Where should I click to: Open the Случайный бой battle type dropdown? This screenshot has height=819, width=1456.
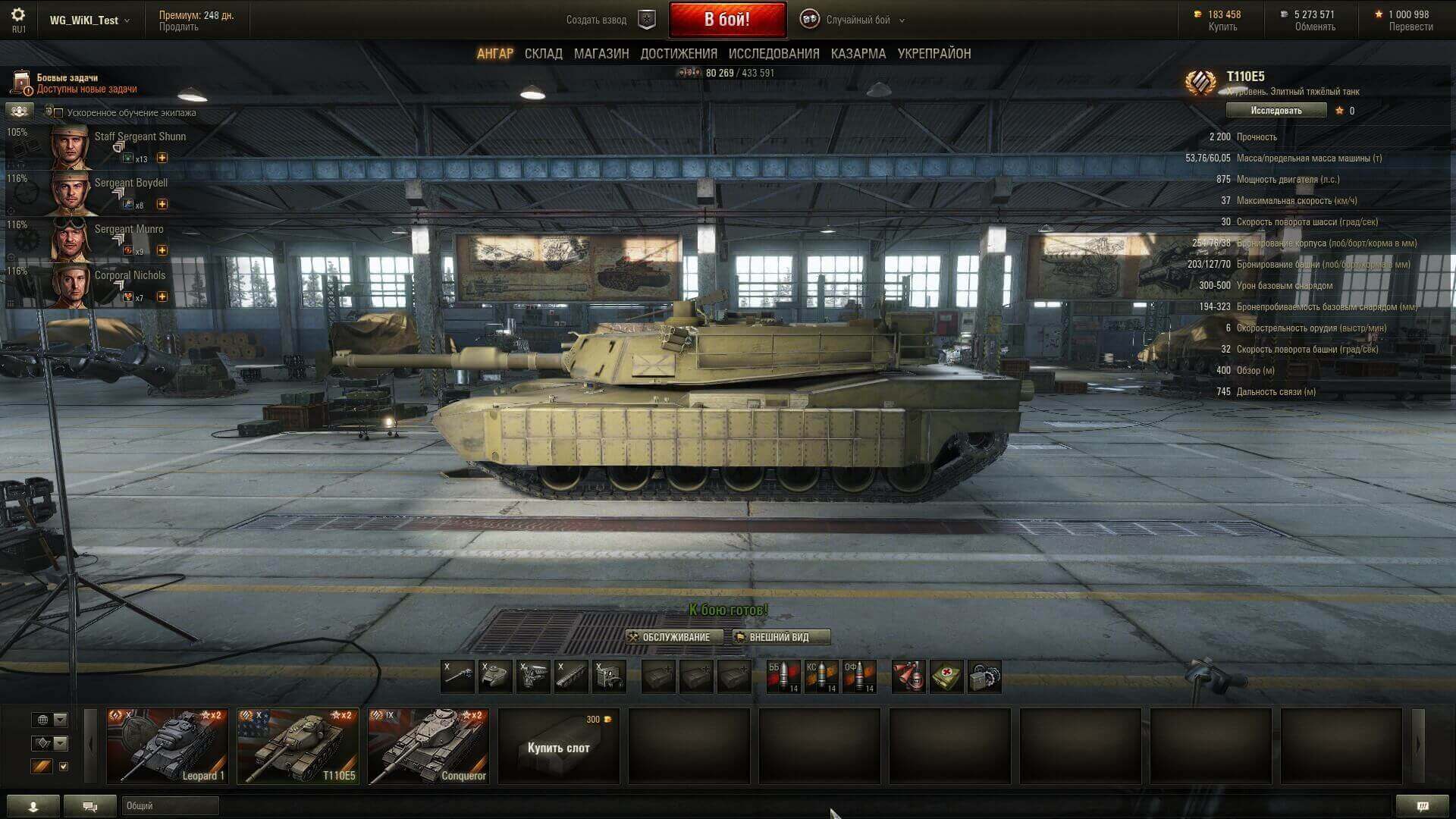[857, 20]
